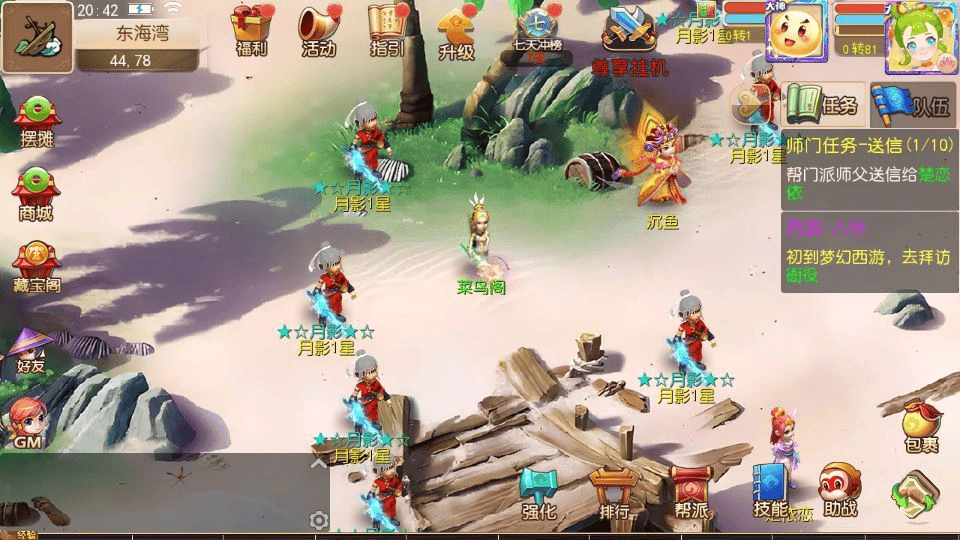Open the 排行 rankings board
The image size is (960, 540).
tap(614, 492)
